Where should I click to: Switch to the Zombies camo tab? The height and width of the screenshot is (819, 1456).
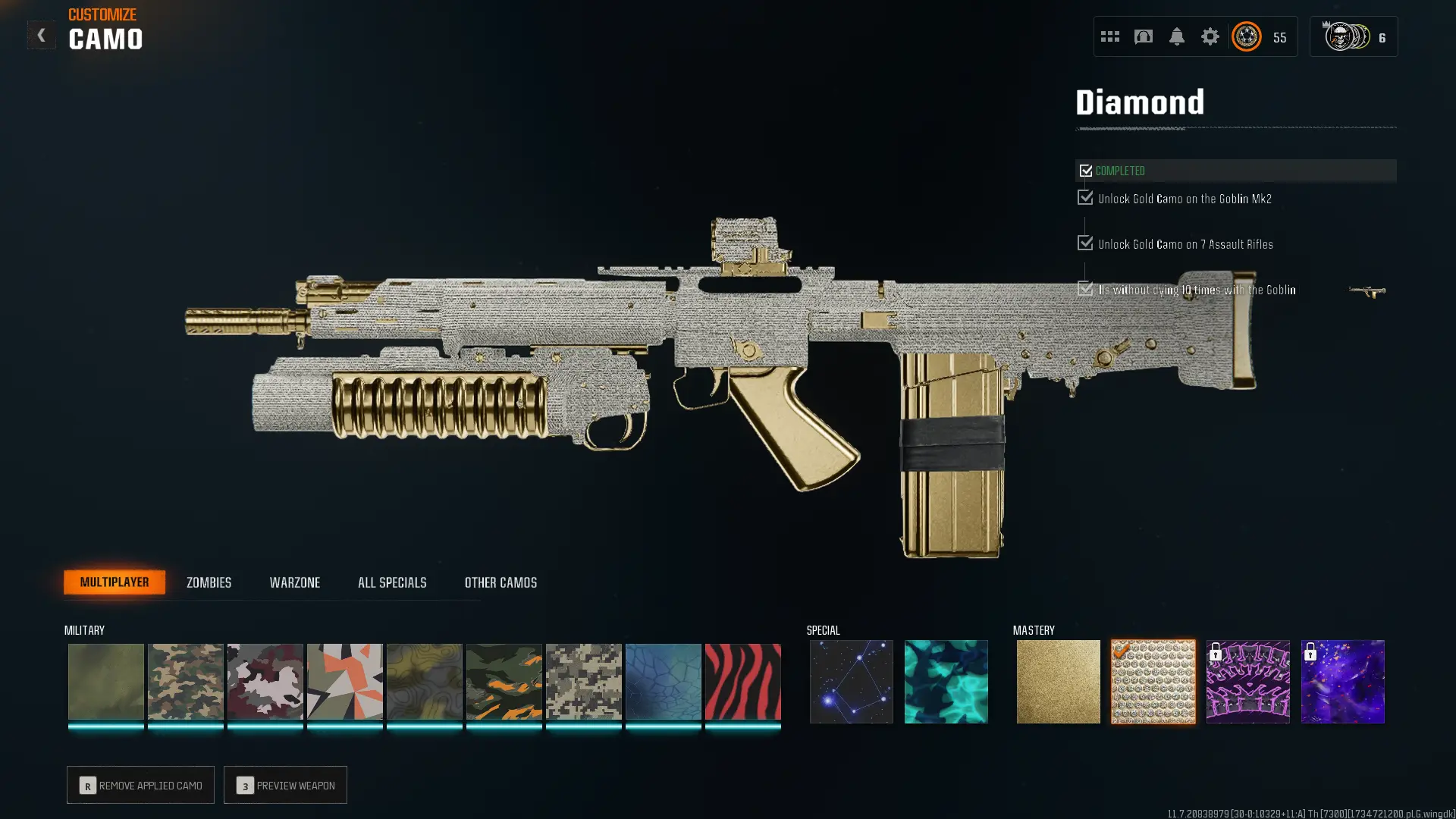209,582
